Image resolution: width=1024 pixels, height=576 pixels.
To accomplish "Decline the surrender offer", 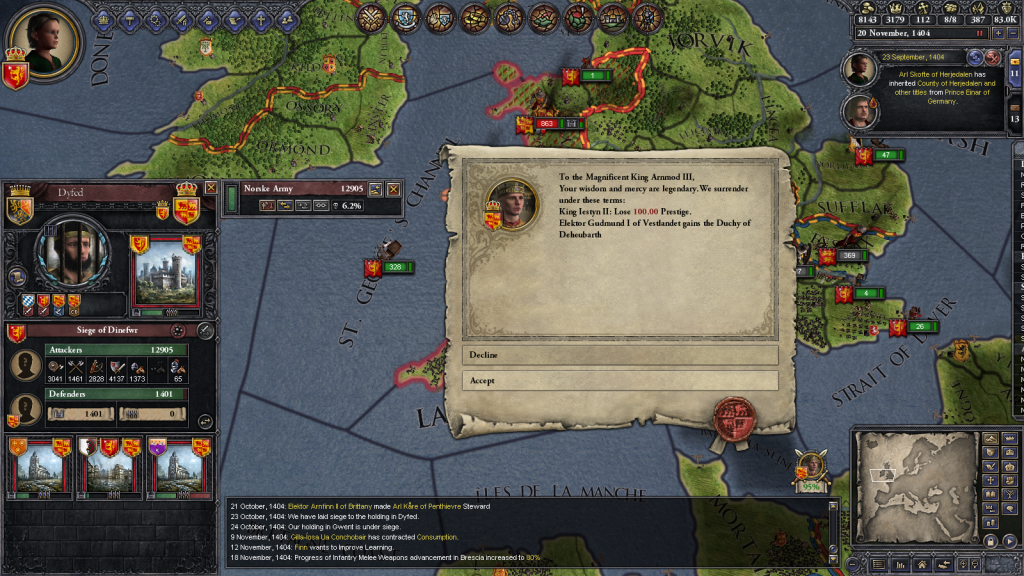I will pyautogui.click(x=619, y=355).
